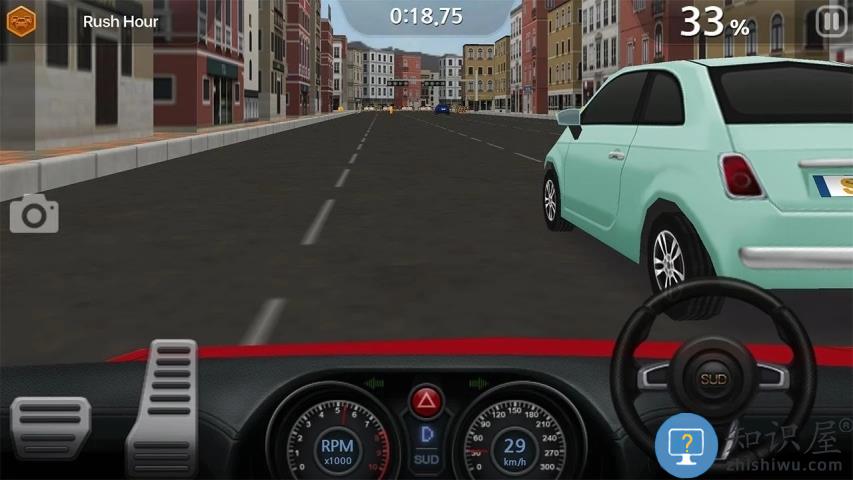Switch the camera view with the camera icon
The height and width of the screenshot is (480, 853).
click(x=34, y=214)
